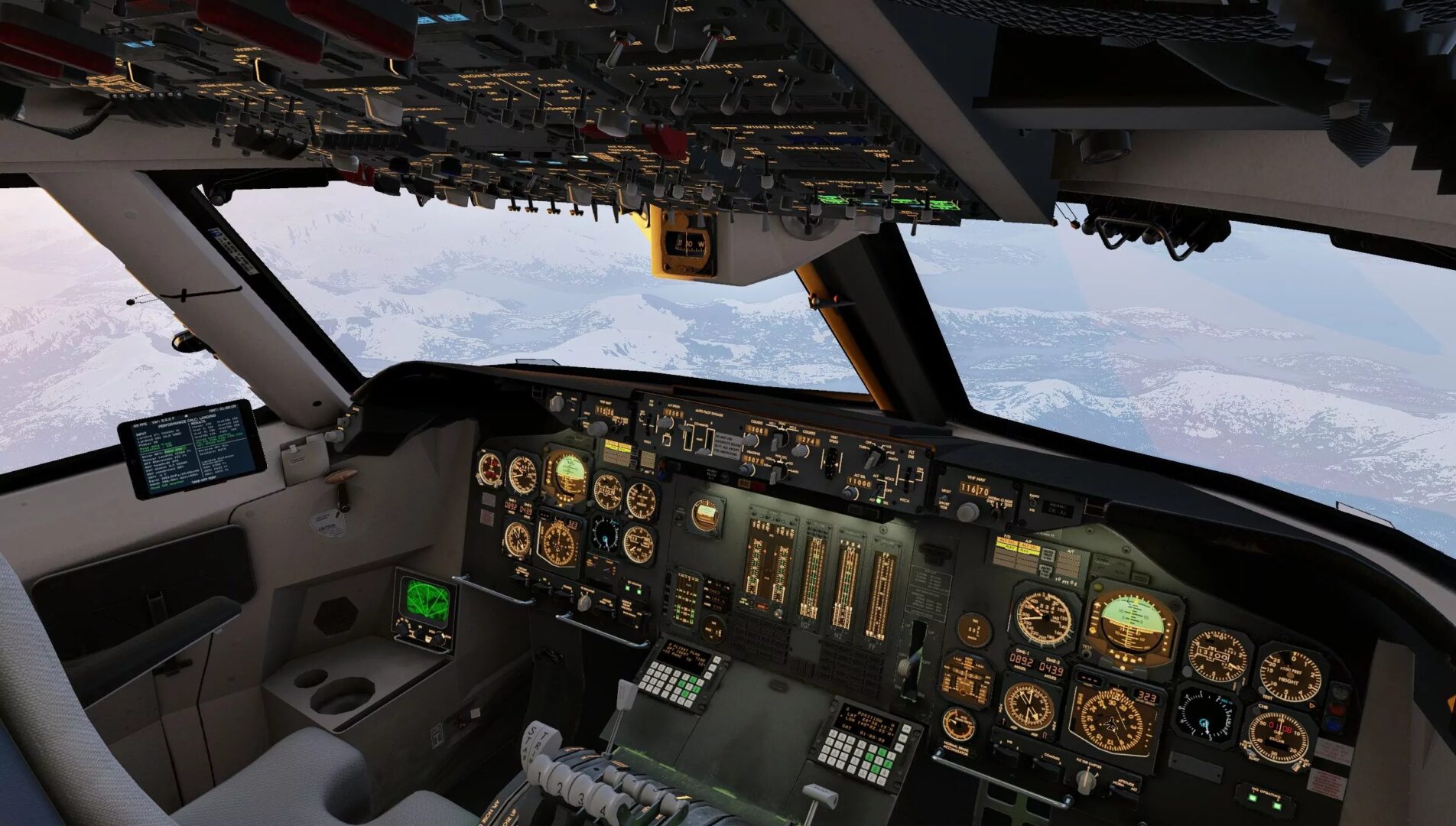The image size is (1456, 826).
Task: Open the performance calculator tablet
Action: pyautogui.click(x=191, y=448)
